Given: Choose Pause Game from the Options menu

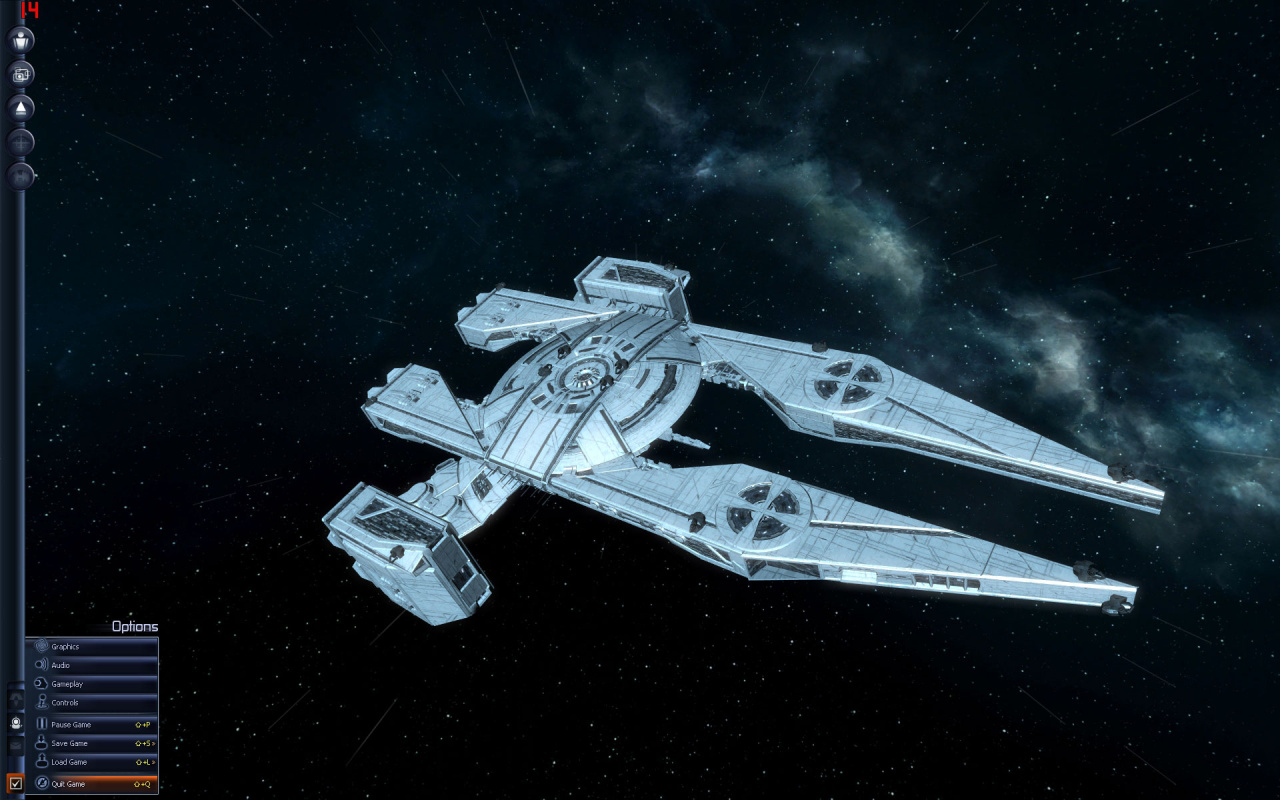Looking at the screenshot, I should pos(92,724).
